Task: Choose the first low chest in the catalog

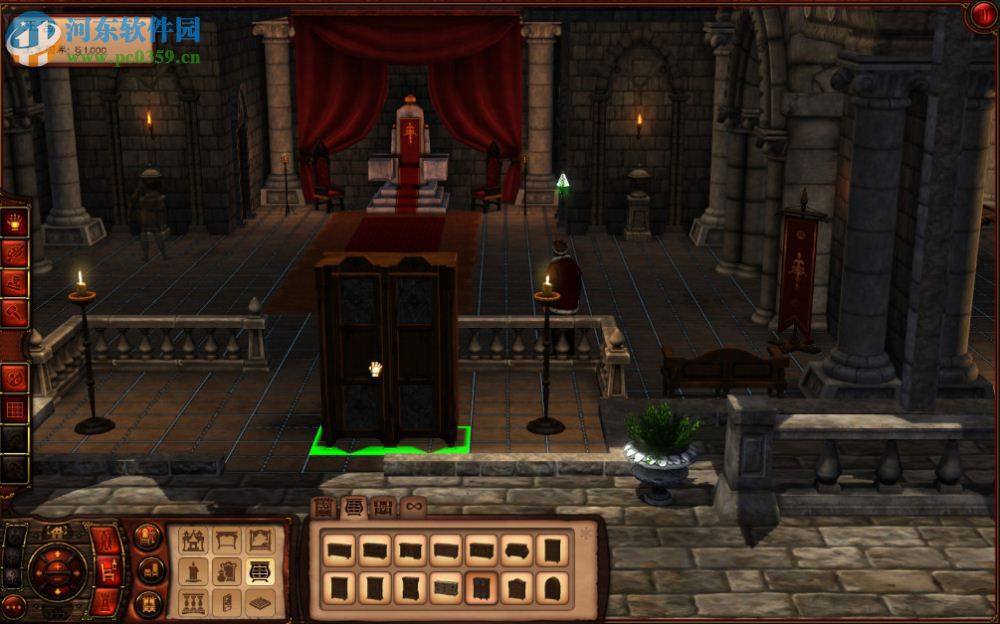Action: (339, 550)
